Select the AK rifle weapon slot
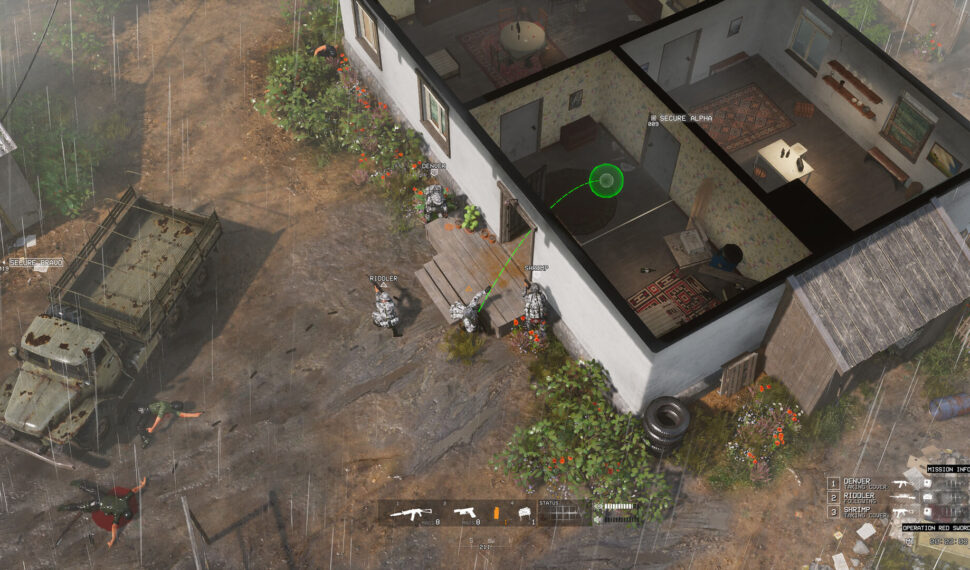 coord(410,513)
